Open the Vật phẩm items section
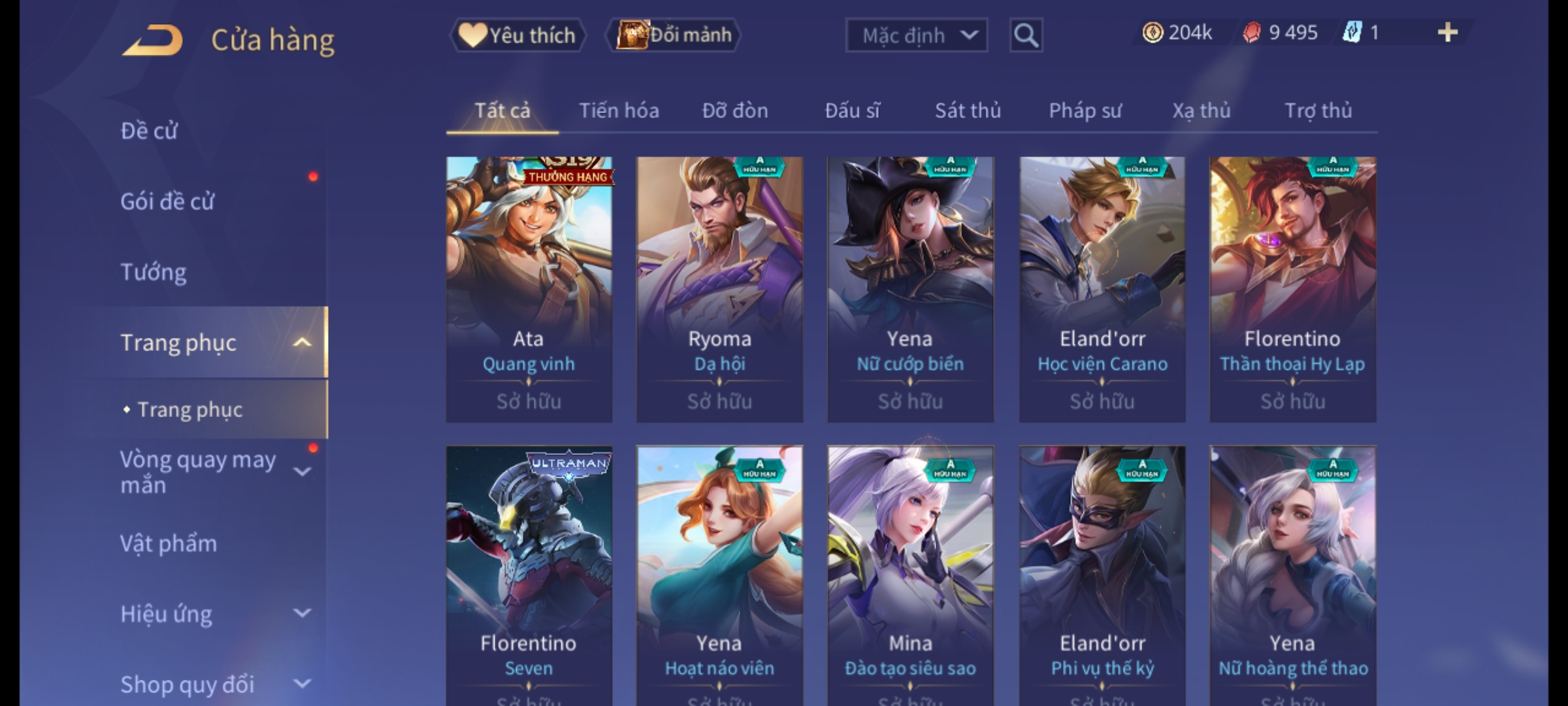 point(169,544)
